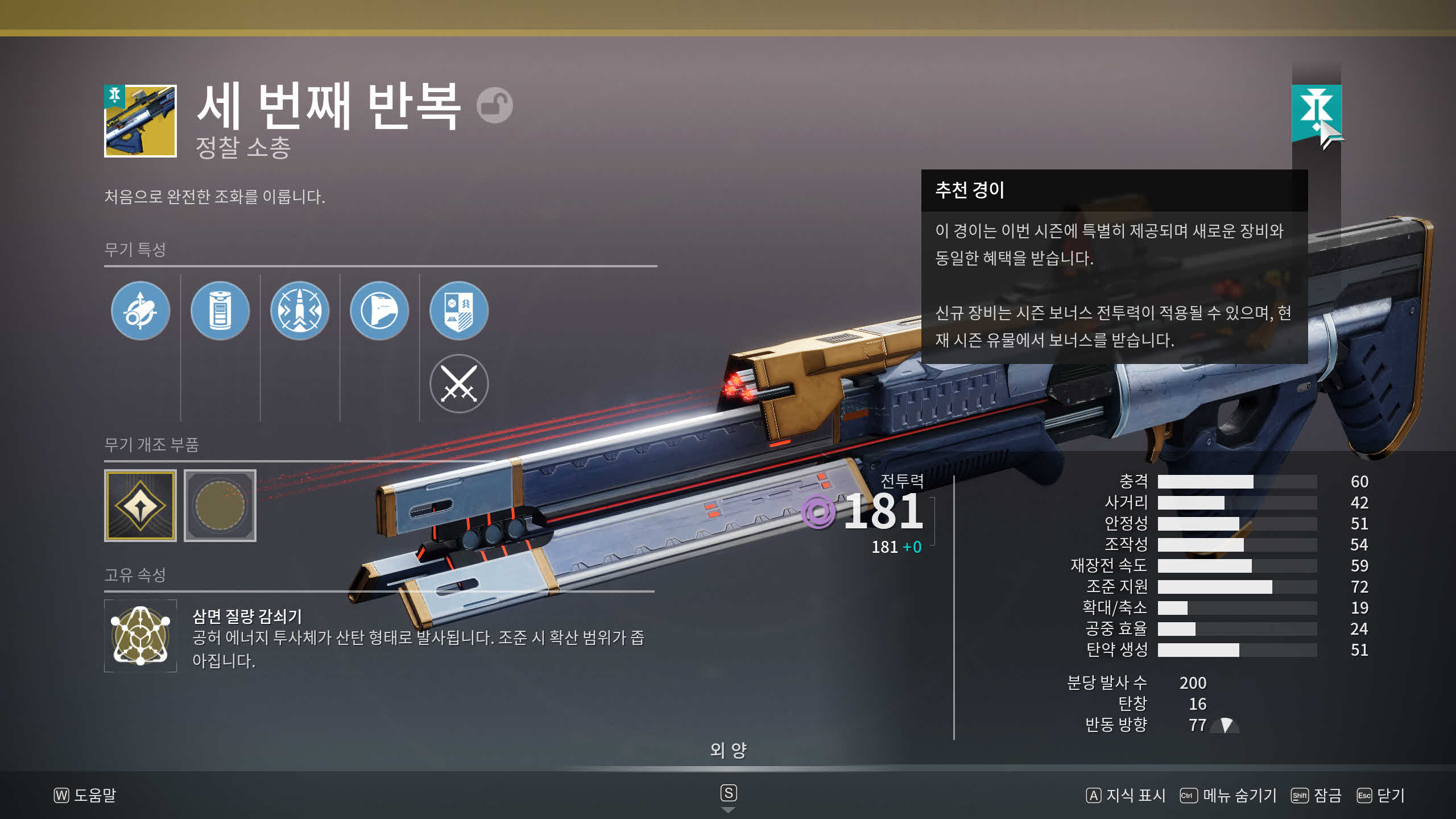Viewport: 1456px width, 819px height.
Task: Inspect the converging rockets perk icon
Action: pyautogui.click(x=299, y=311)
